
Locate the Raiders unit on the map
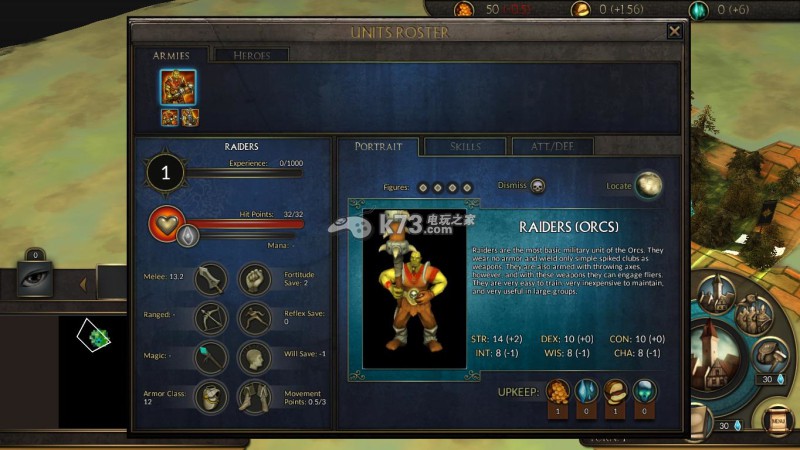click(x=649, y=185)
